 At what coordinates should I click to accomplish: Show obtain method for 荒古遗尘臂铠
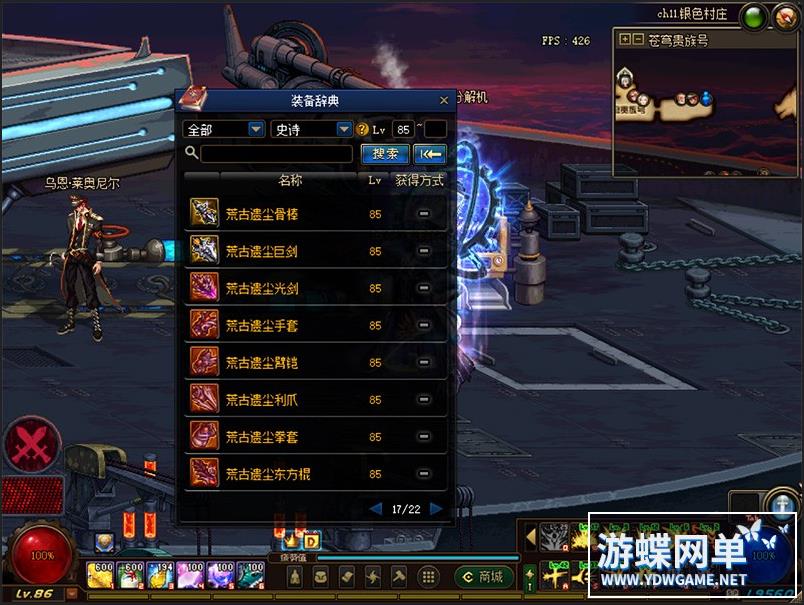424,362
